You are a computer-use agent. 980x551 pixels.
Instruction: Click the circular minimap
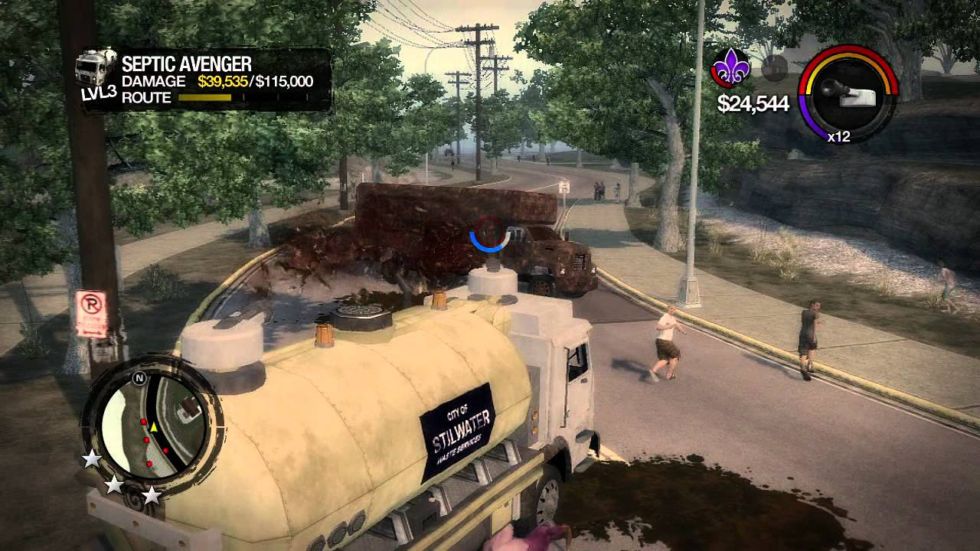(152, 425)
